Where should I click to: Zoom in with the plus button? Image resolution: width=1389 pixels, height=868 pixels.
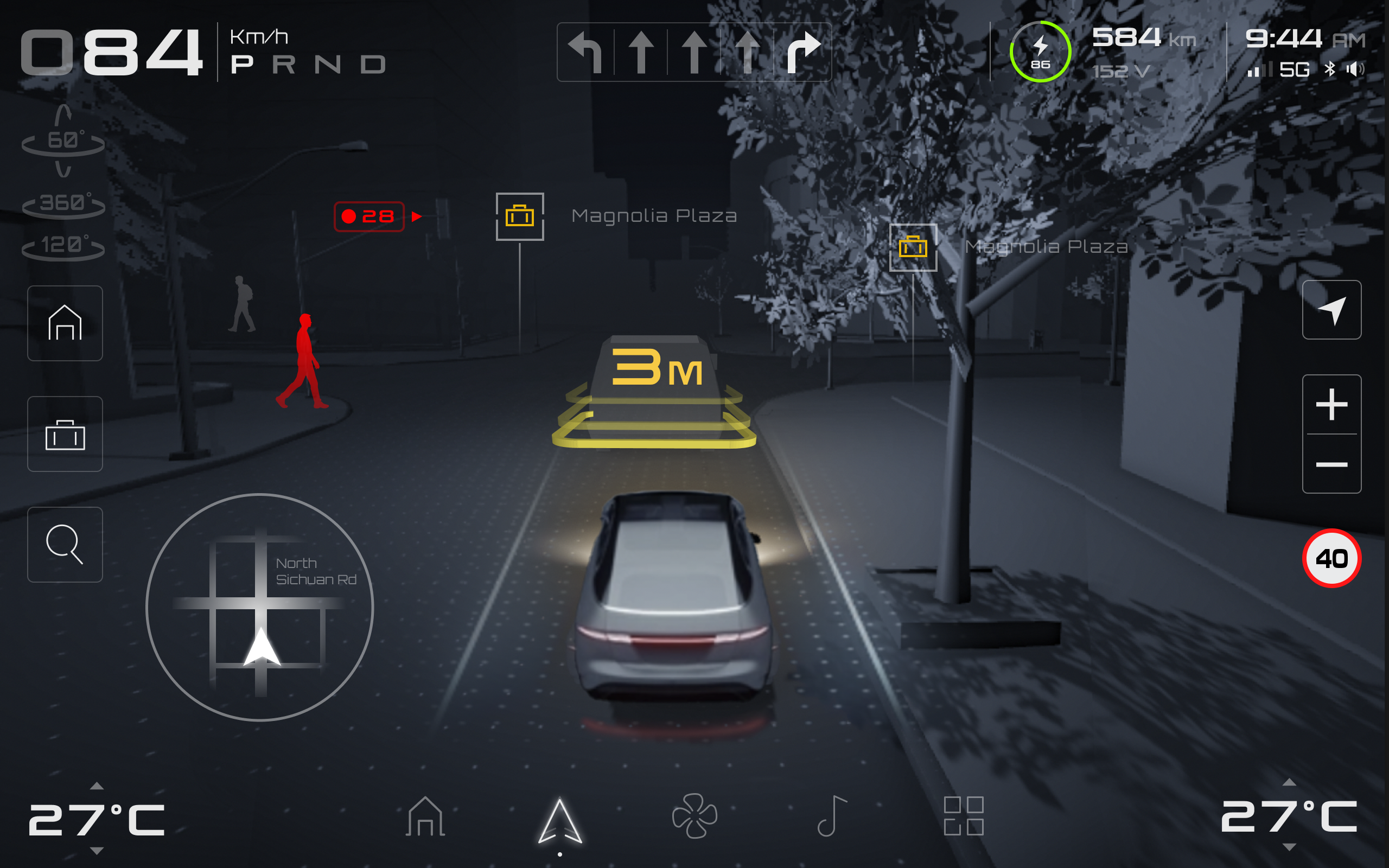[1331, 405]
